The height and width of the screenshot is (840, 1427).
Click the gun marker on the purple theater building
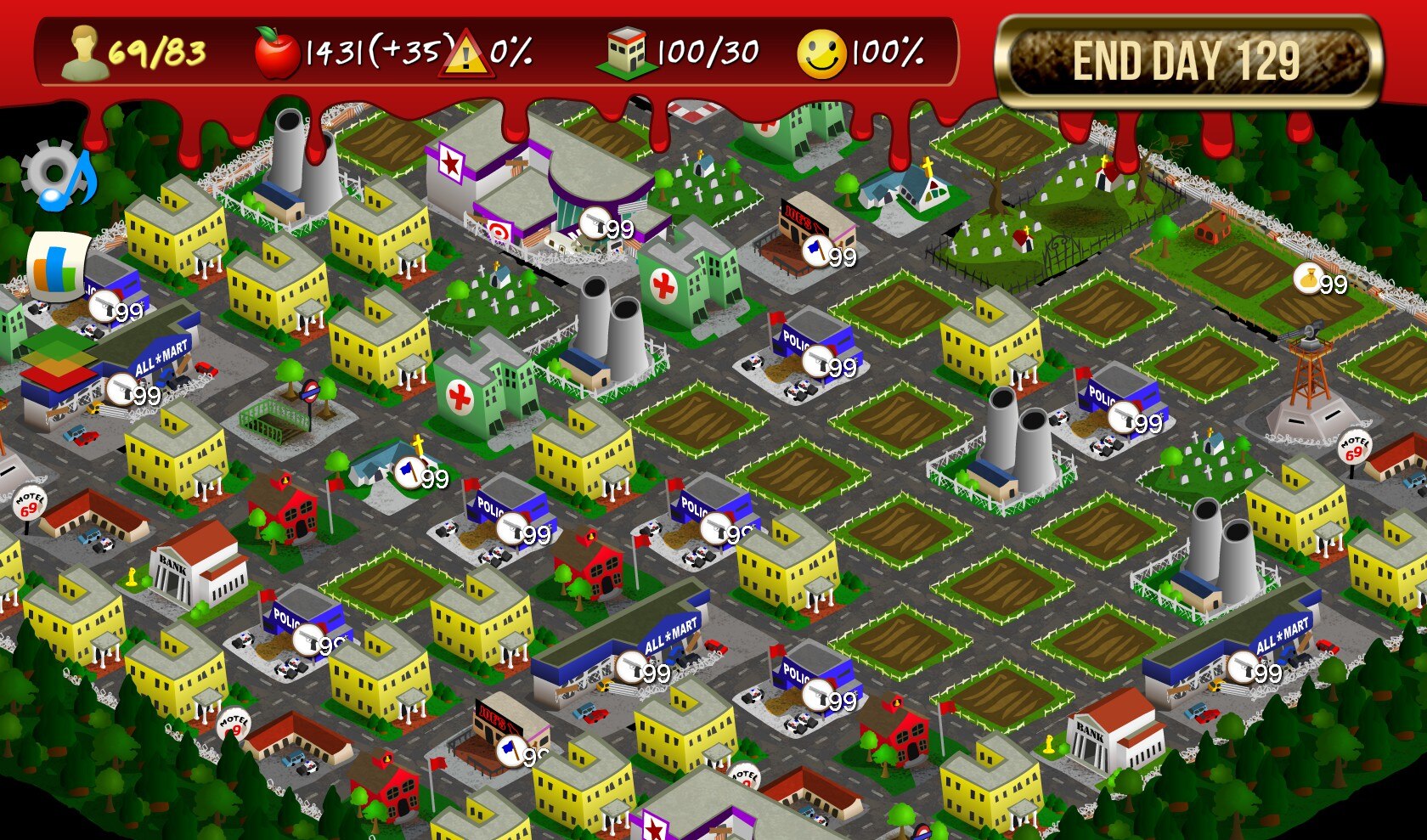595,223
